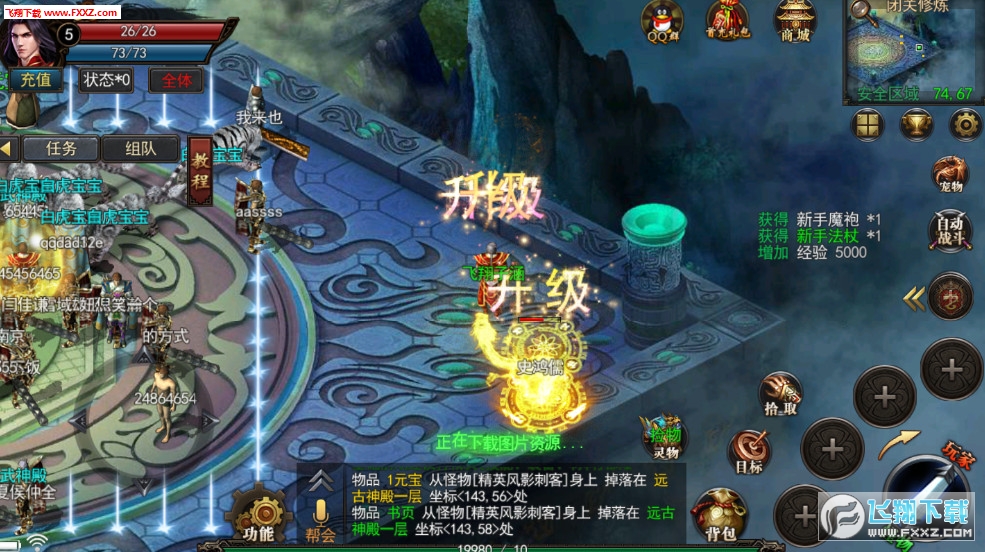Click the player portrait avatar
The image size is (985, 552).
pos(27,38)
